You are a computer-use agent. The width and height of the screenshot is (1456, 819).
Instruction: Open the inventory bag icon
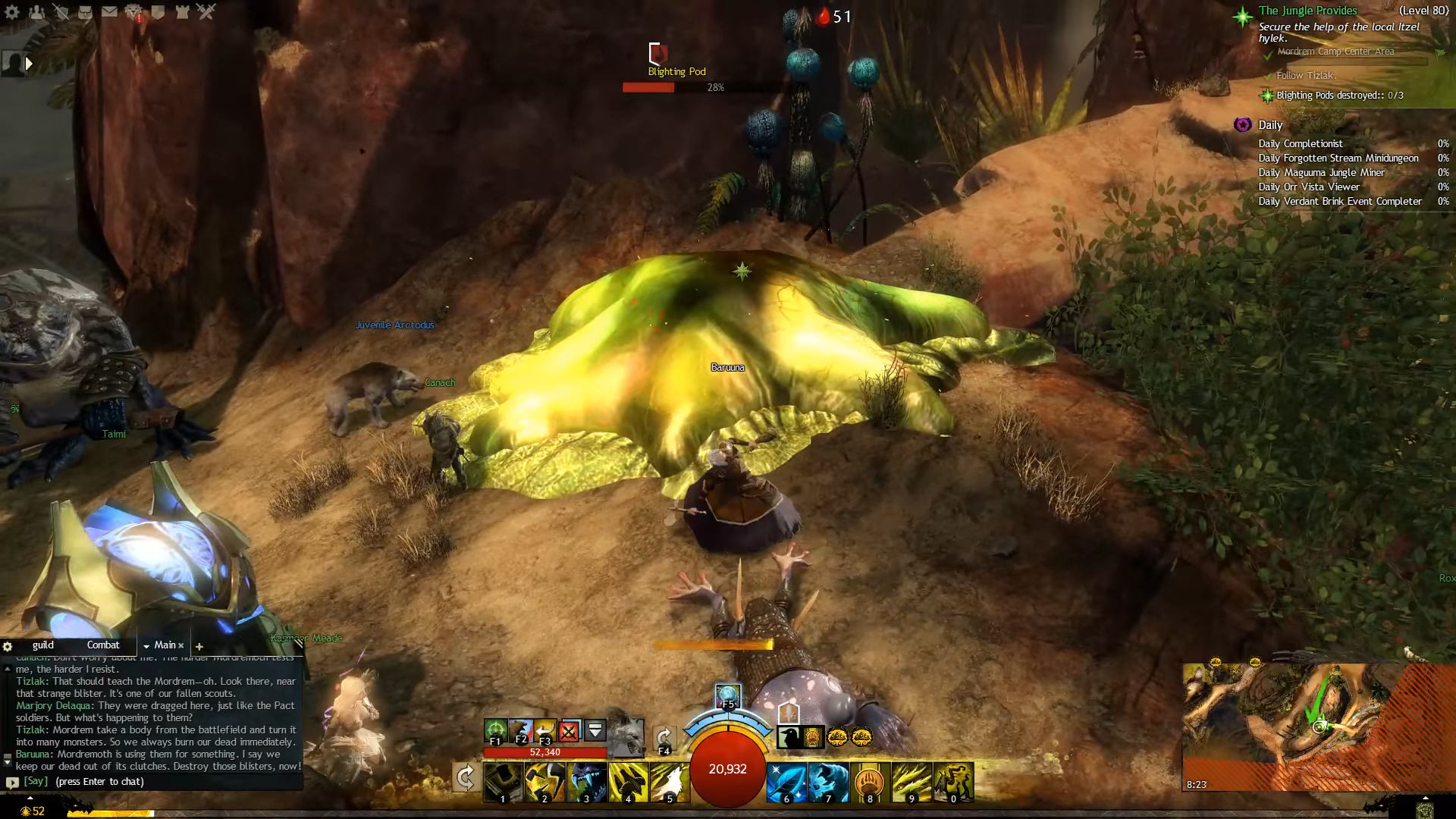(x=85, y=11)
